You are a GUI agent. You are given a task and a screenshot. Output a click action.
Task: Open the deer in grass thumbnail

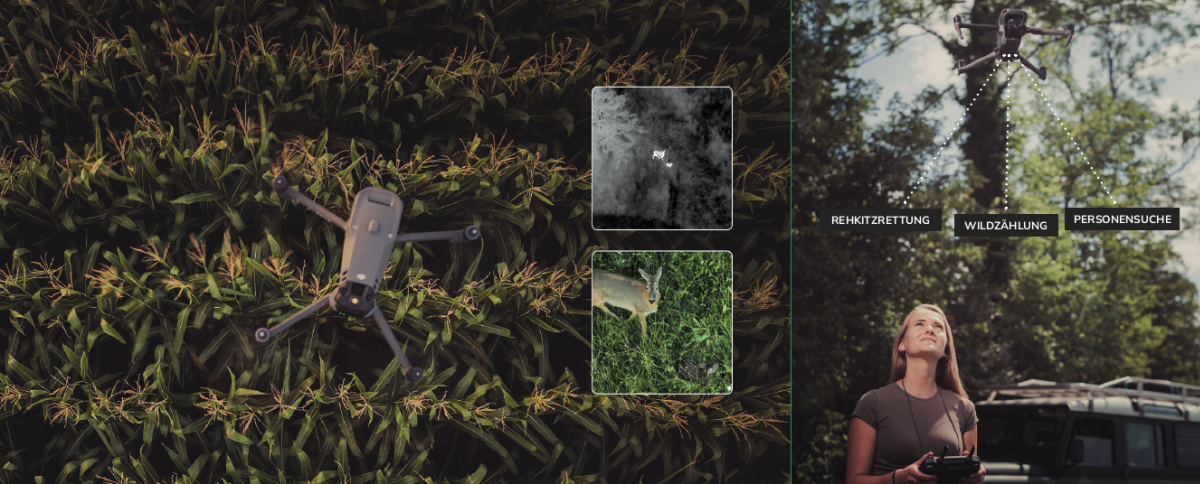tap(662, 322)
